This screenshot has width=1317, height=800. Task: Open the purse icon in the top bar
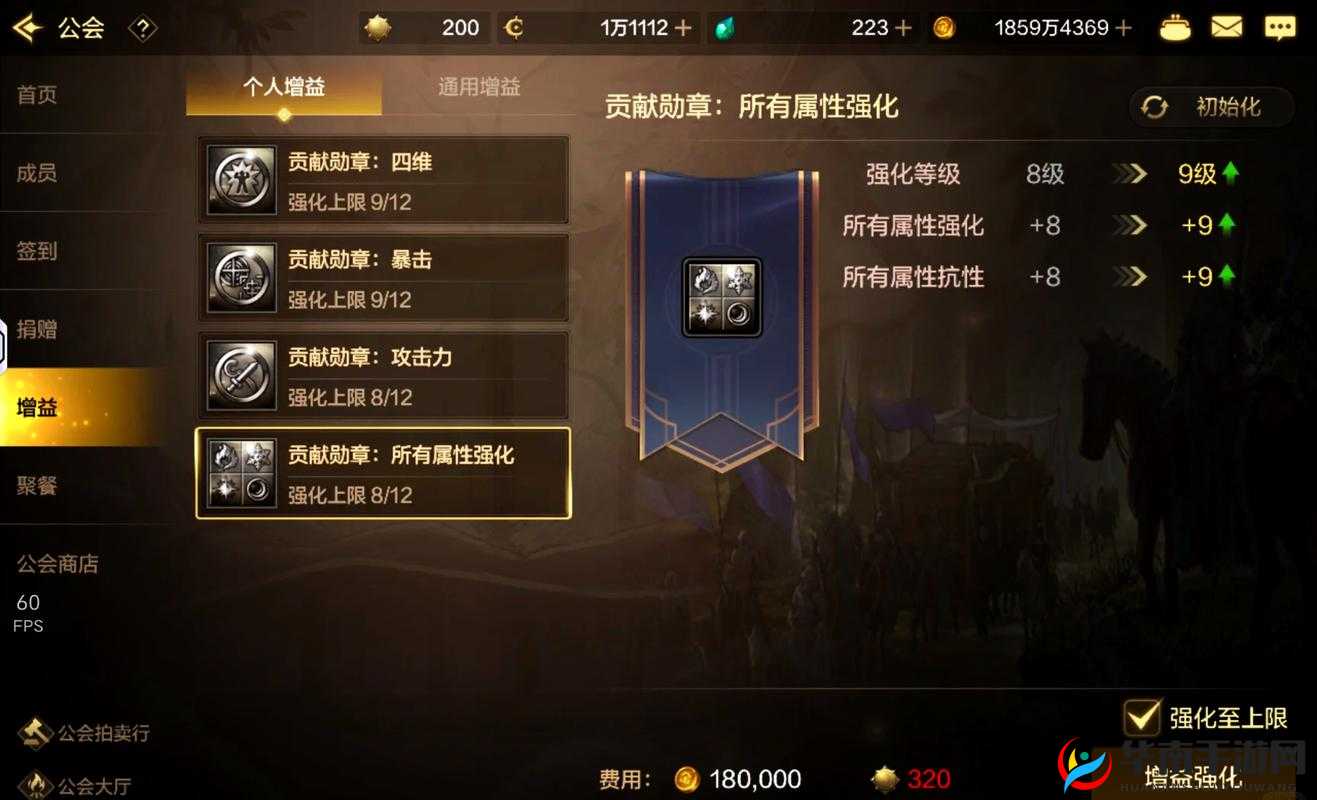[x=1174, y=27]
